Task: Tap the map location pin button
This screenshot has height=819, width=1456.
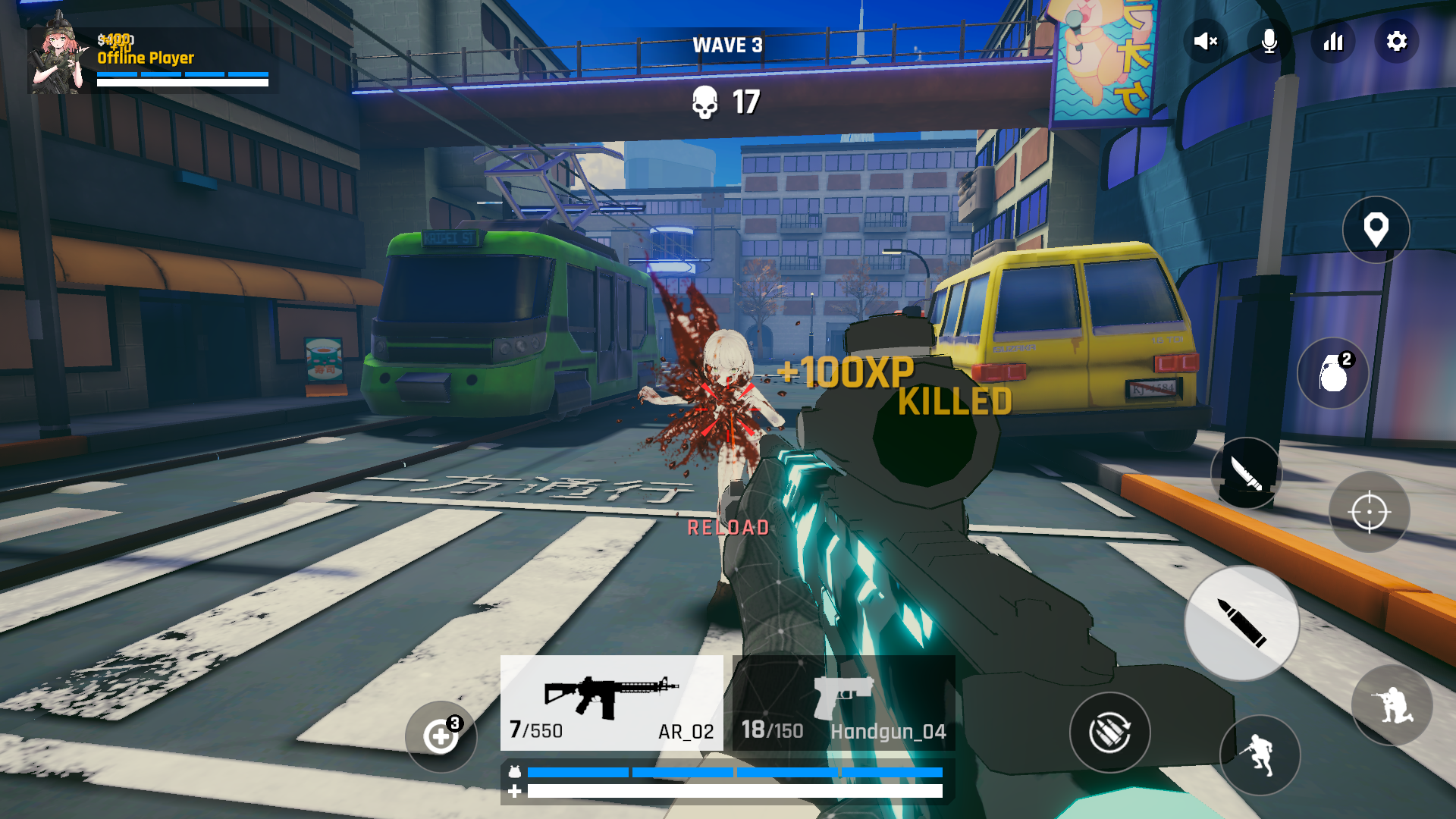Action: point(1376,230)
